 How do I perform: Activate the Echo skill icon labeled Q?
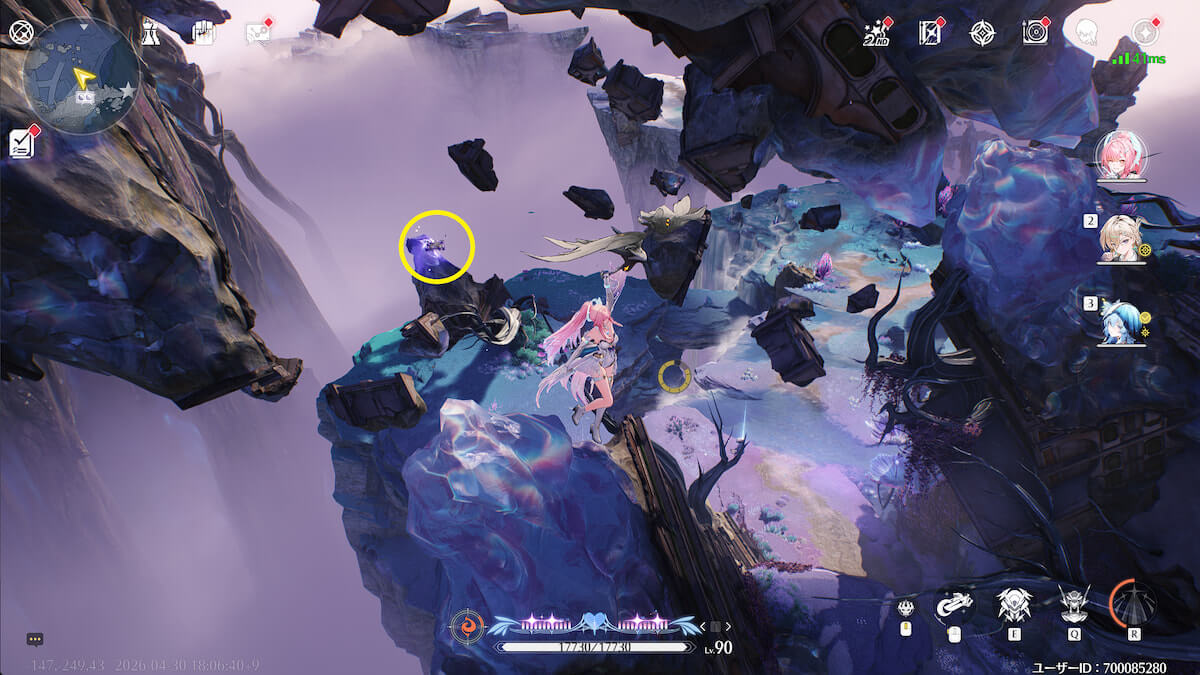[x=1074, y=604]
